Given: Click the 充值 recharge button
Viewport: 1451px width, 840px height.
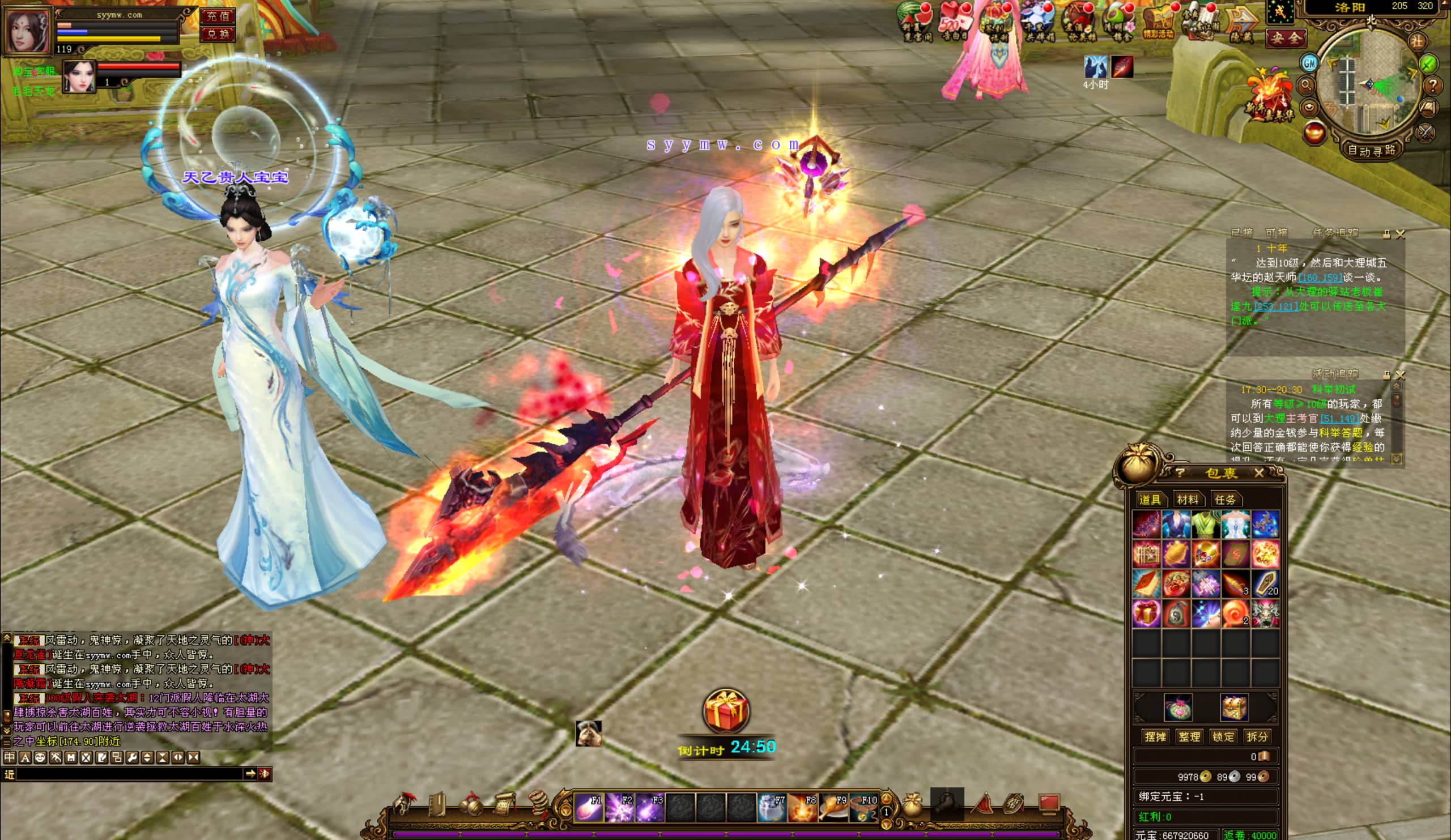Looking at the screenshot, I should coord(218,16).
